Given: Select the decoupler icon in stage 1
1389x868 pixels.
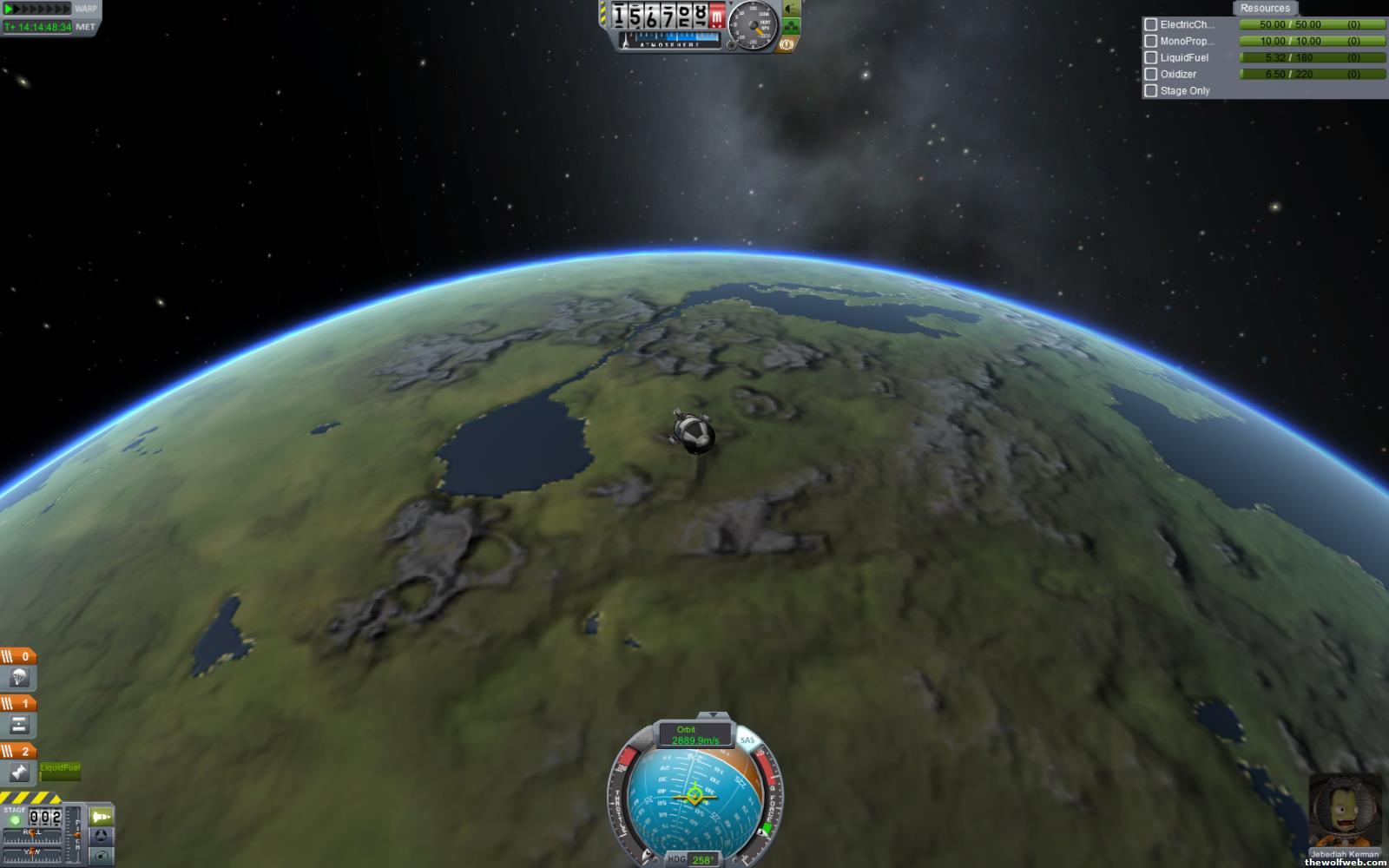Looking at the screenshot, I should click(x=19, y=725).
